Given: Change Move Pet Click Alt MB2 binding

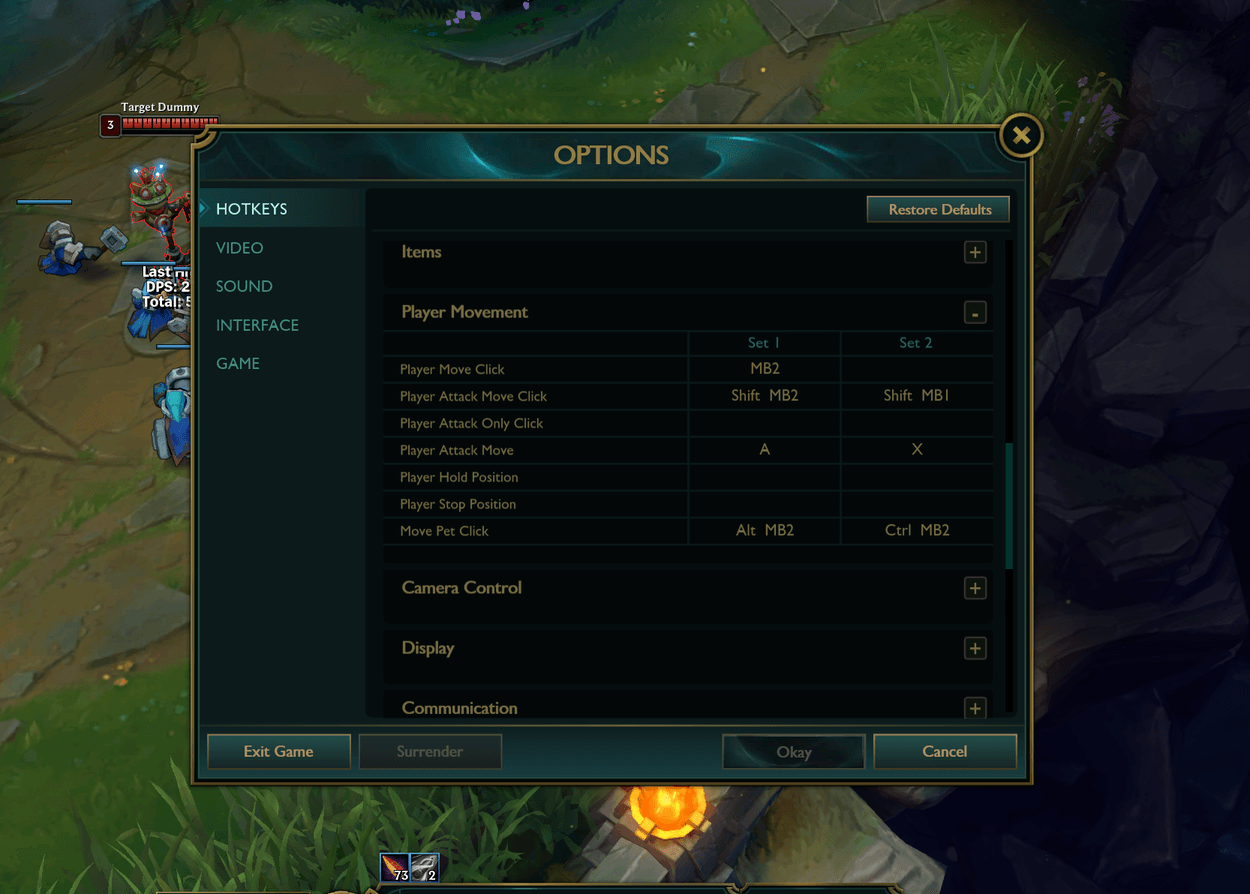Looking at the screenshot, I should tap(764, 531).
